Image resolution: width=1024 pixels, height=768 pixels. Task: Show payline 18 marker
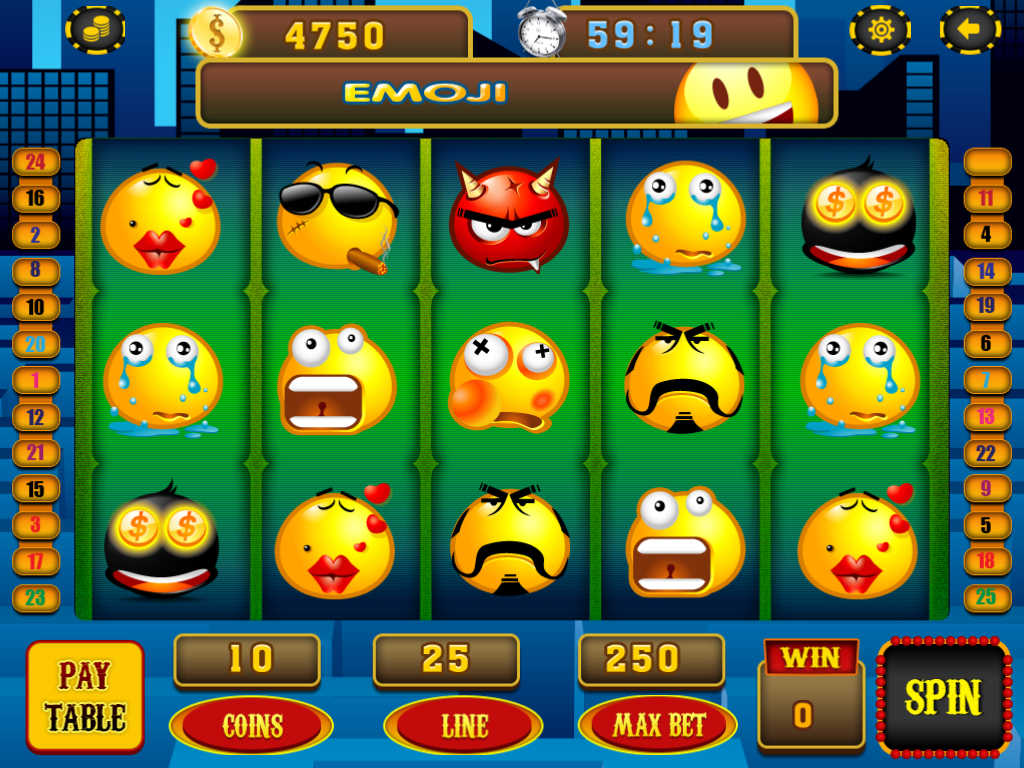click(986, 561)
